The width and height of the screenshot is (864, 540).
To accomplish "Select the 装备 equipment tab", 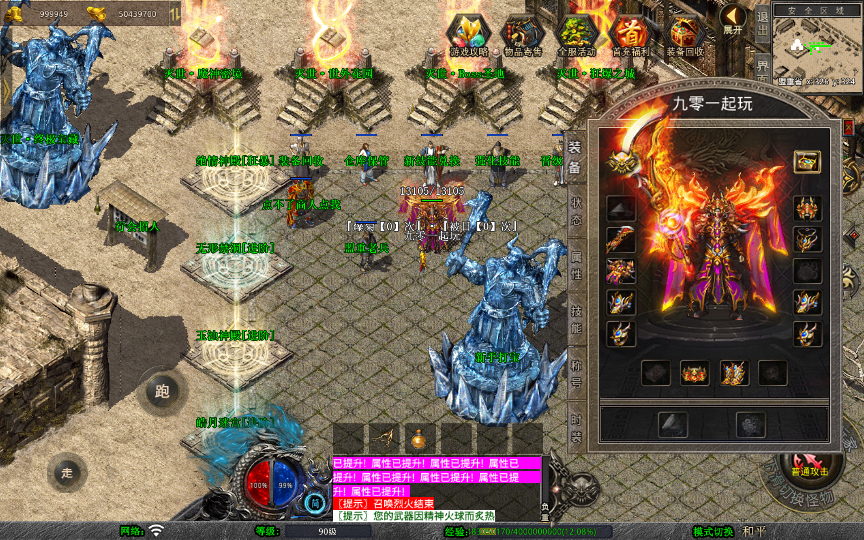I will [576, 156].
